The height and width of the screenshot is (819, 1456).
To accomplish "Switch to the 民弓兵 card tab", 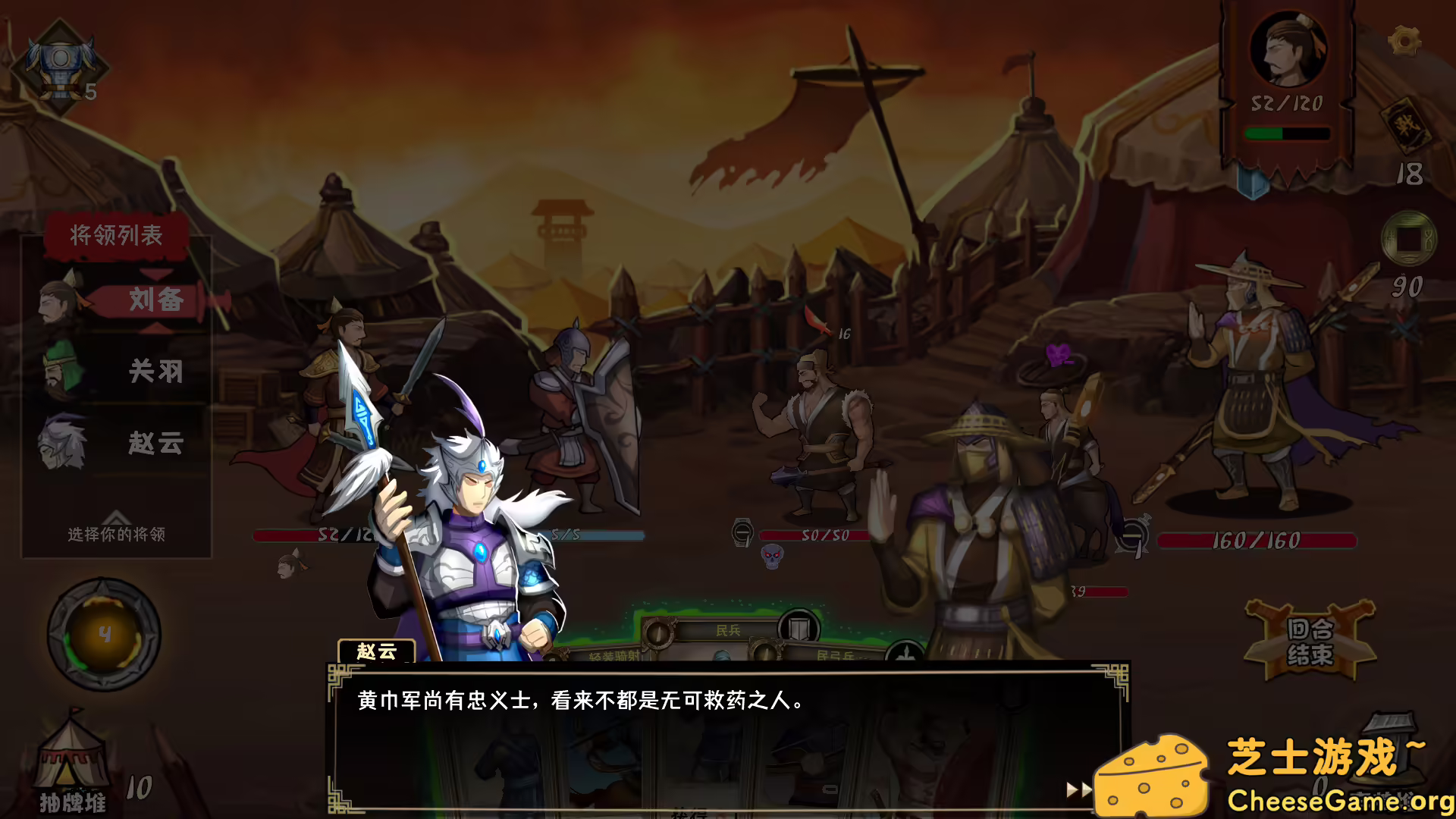I will coord(834,654).
